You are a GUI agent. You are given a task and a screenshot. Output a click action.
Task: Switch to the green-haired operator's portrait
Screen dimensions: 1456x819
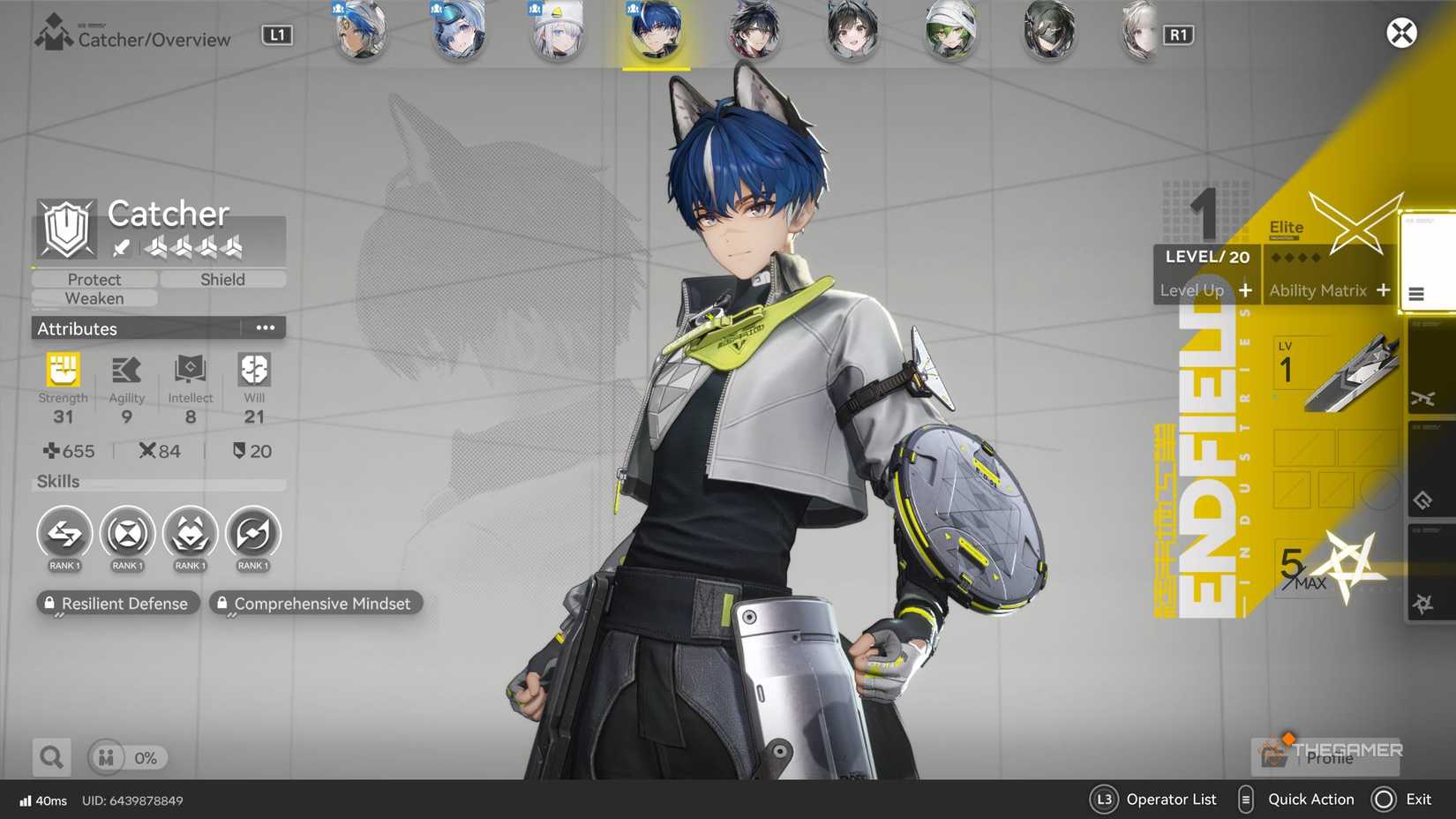(x=950, y=34)
